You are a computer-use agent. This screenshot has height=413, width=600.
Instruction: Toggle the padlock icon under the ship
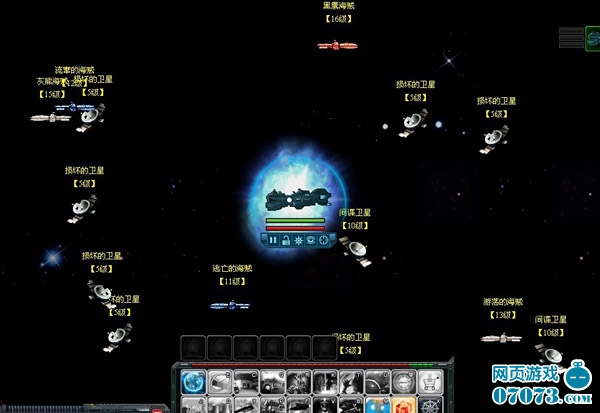(284, 240)
